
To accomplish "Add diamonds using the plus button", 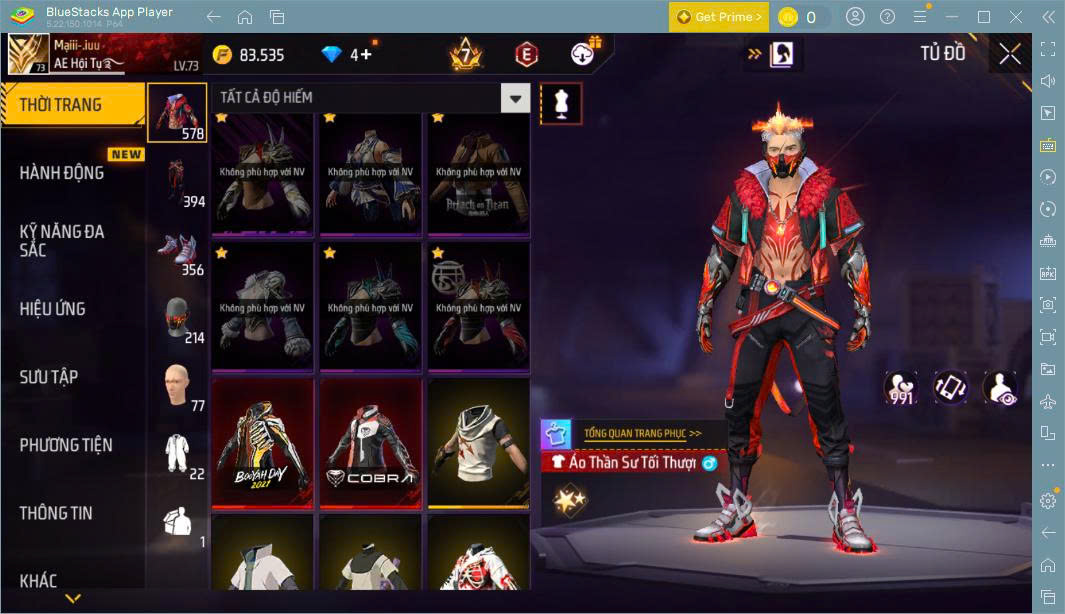I will [366, 55].
